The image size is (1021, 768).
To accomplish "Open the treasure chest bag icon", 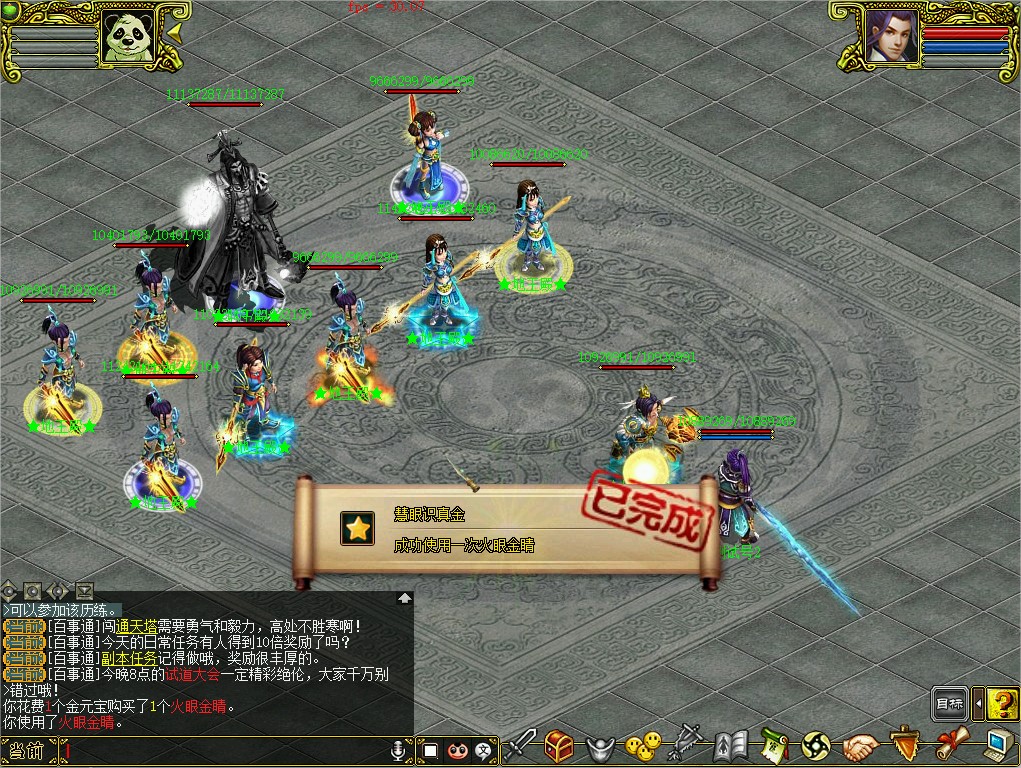I will click(560, 745).
